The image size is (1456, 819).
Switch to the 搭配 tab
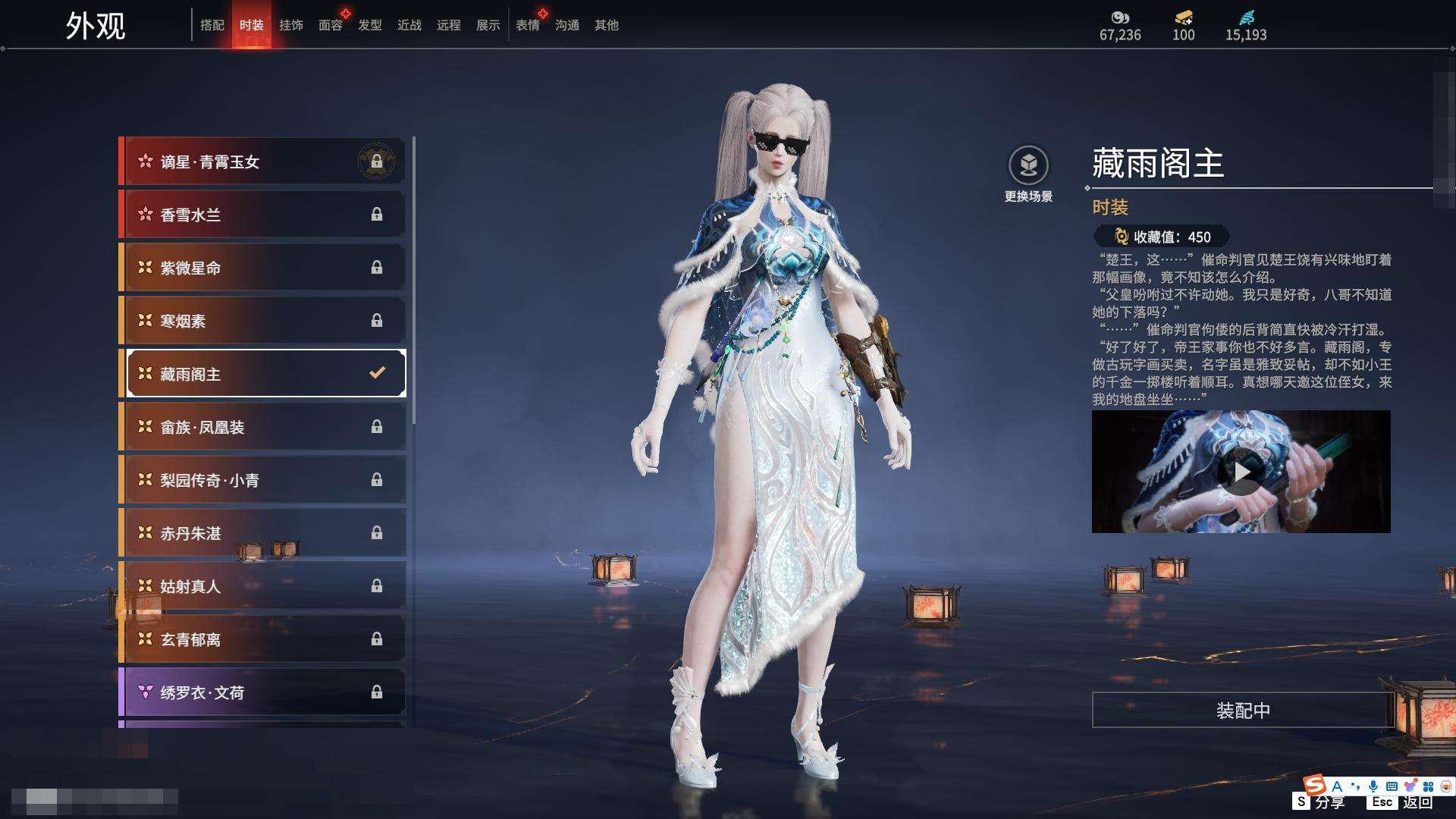point(212,25)
